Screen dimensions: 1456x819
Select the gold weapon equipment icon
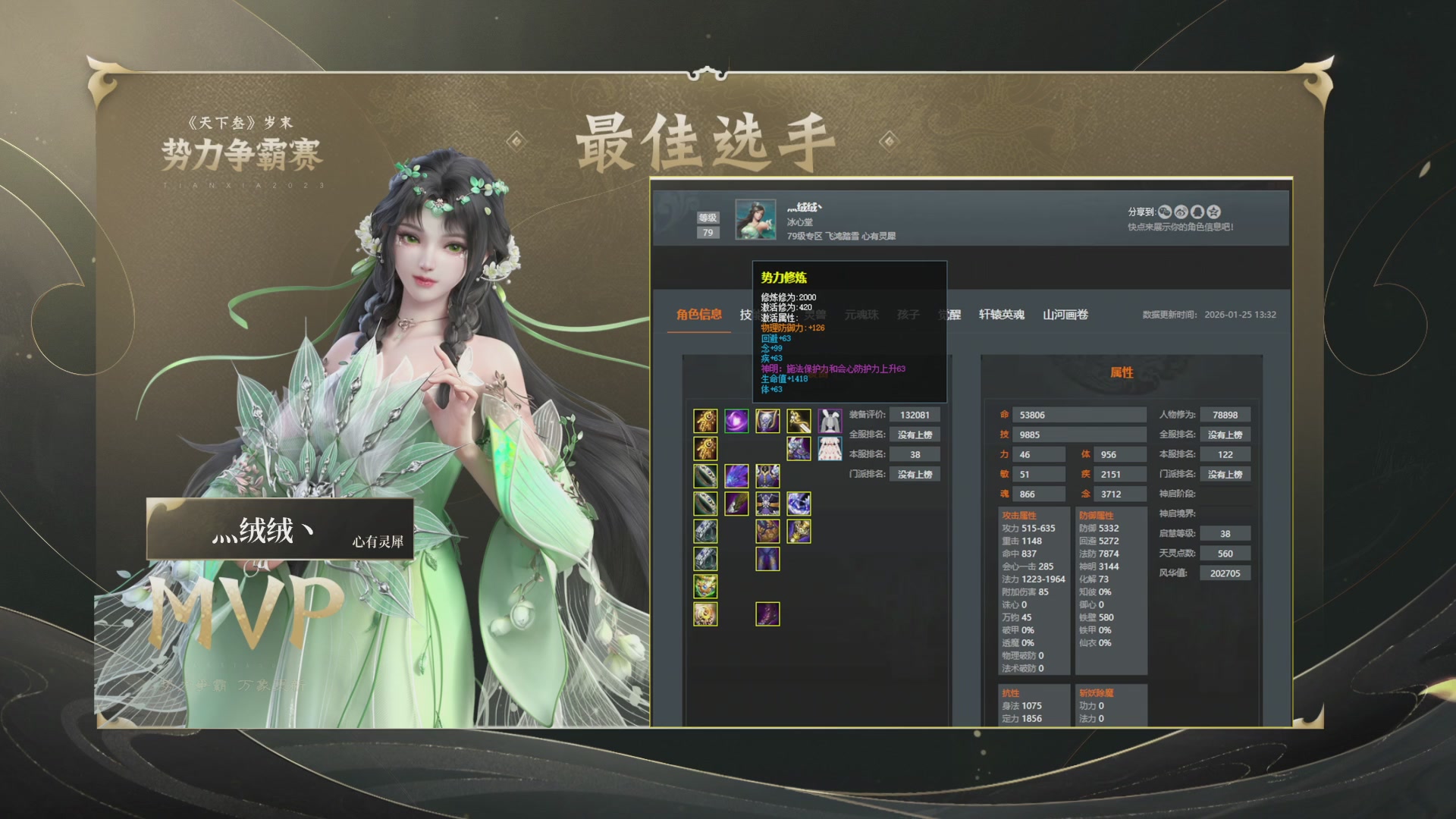click(x=705, y=420)
